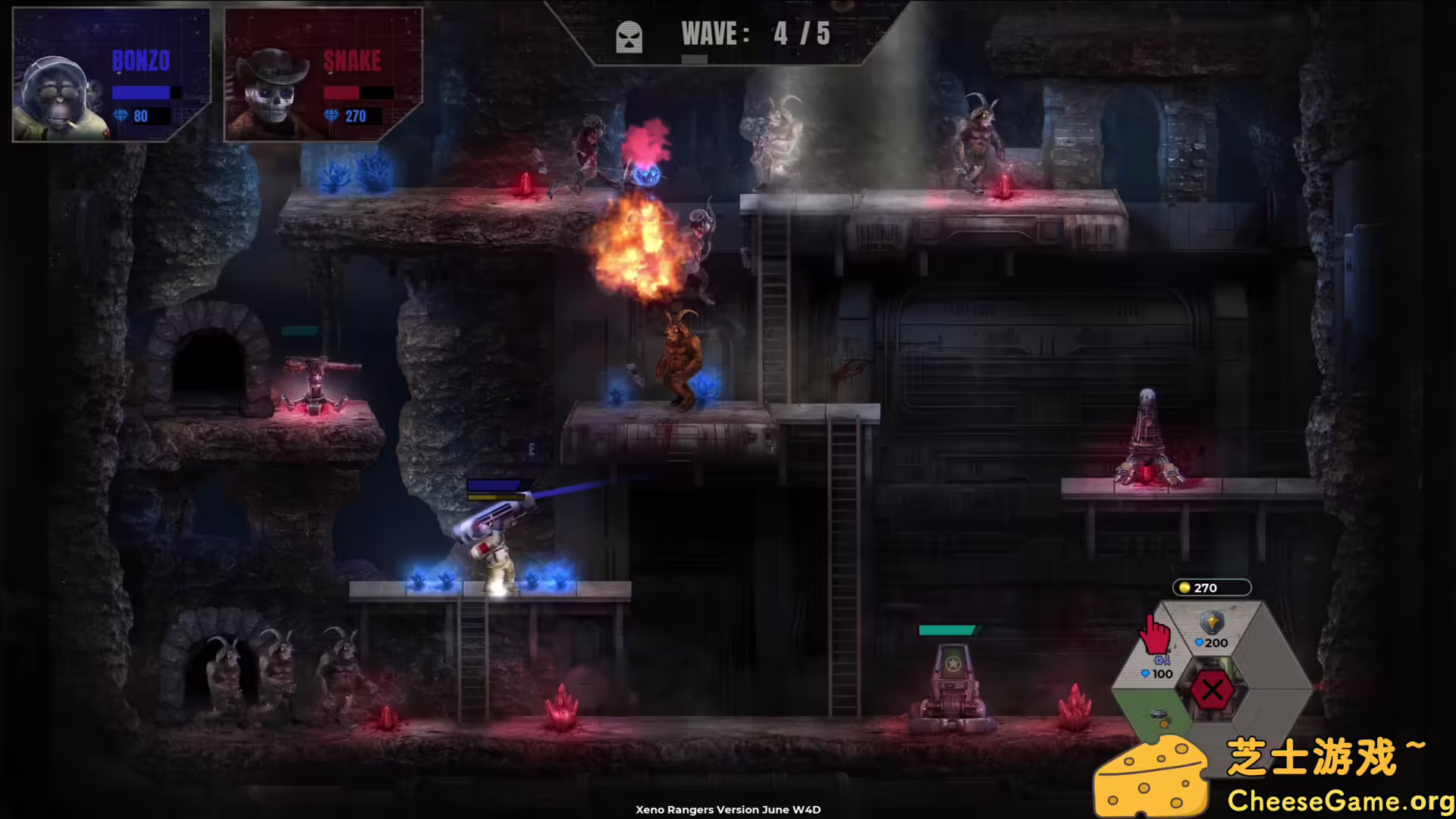Click the flower-and-key icon in the highlighted segment

pyautogui.click(x=1163, y=661)
